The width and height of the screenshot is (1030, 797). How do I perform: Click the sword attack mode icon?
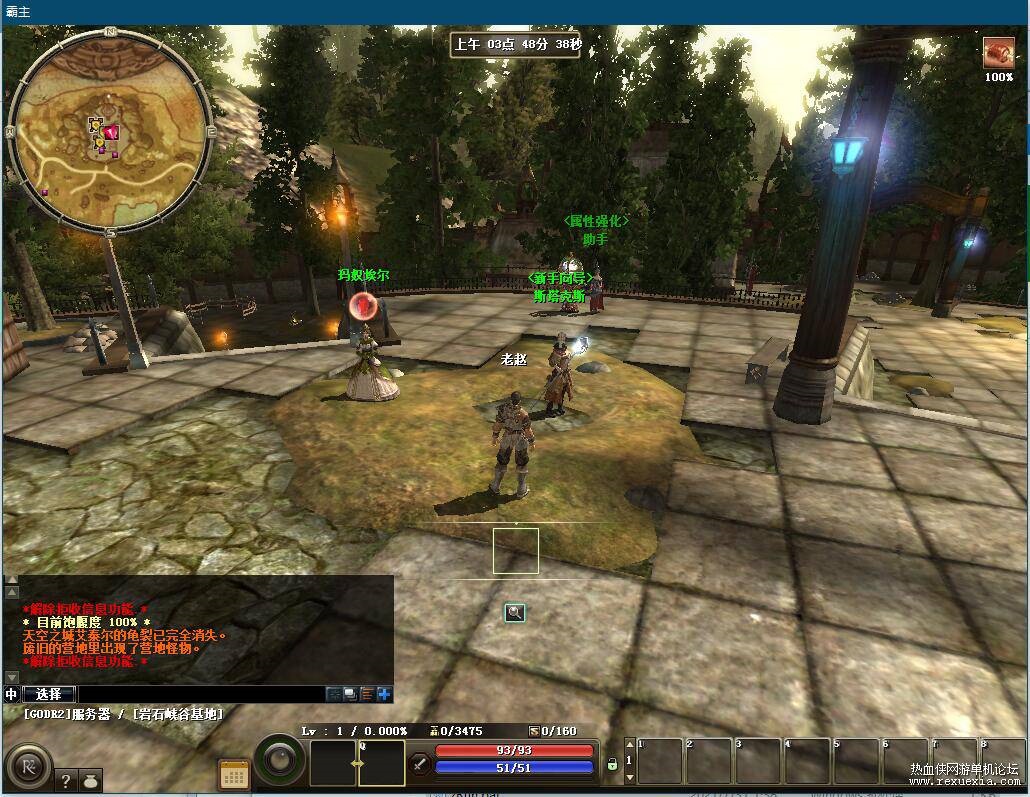point(420,764)
